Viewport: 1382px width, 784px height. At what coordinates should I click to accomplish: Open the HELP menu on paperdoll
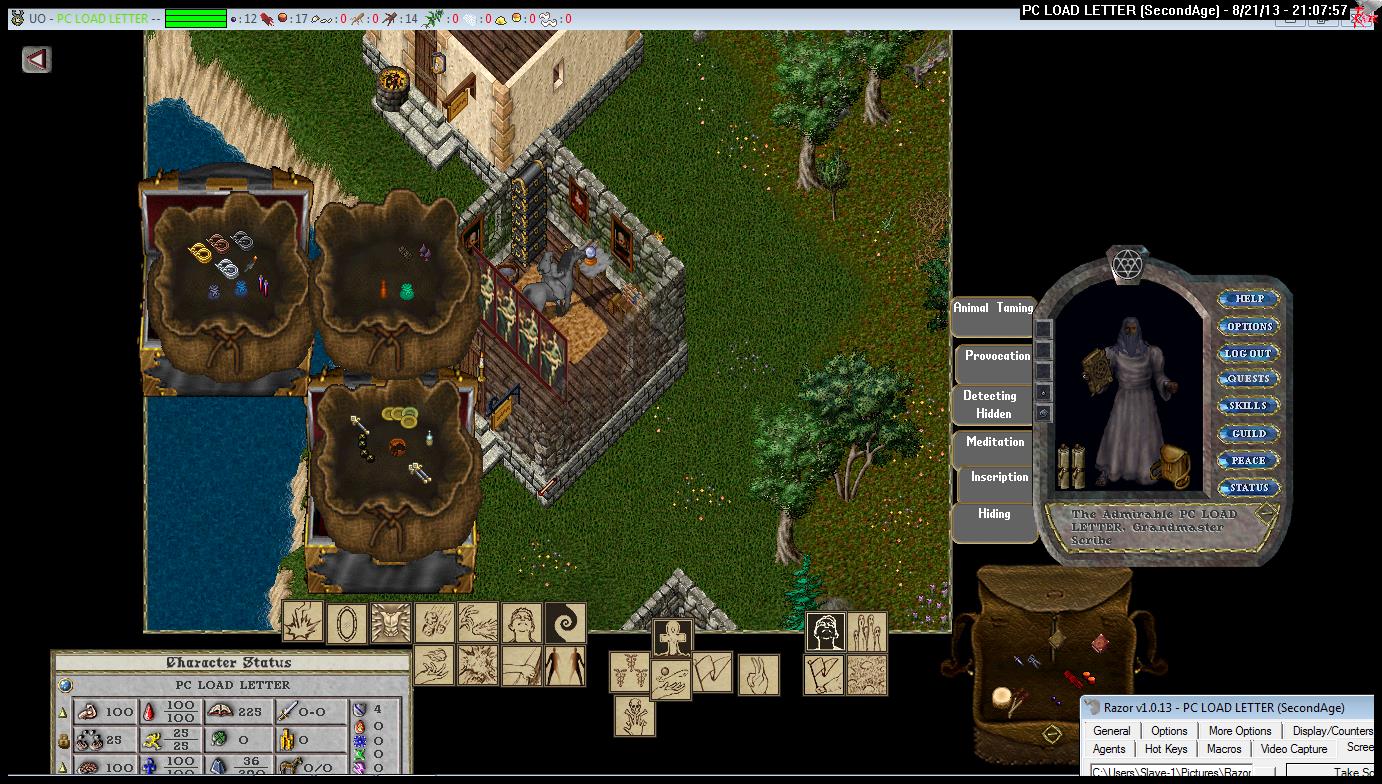(1249, 299)
